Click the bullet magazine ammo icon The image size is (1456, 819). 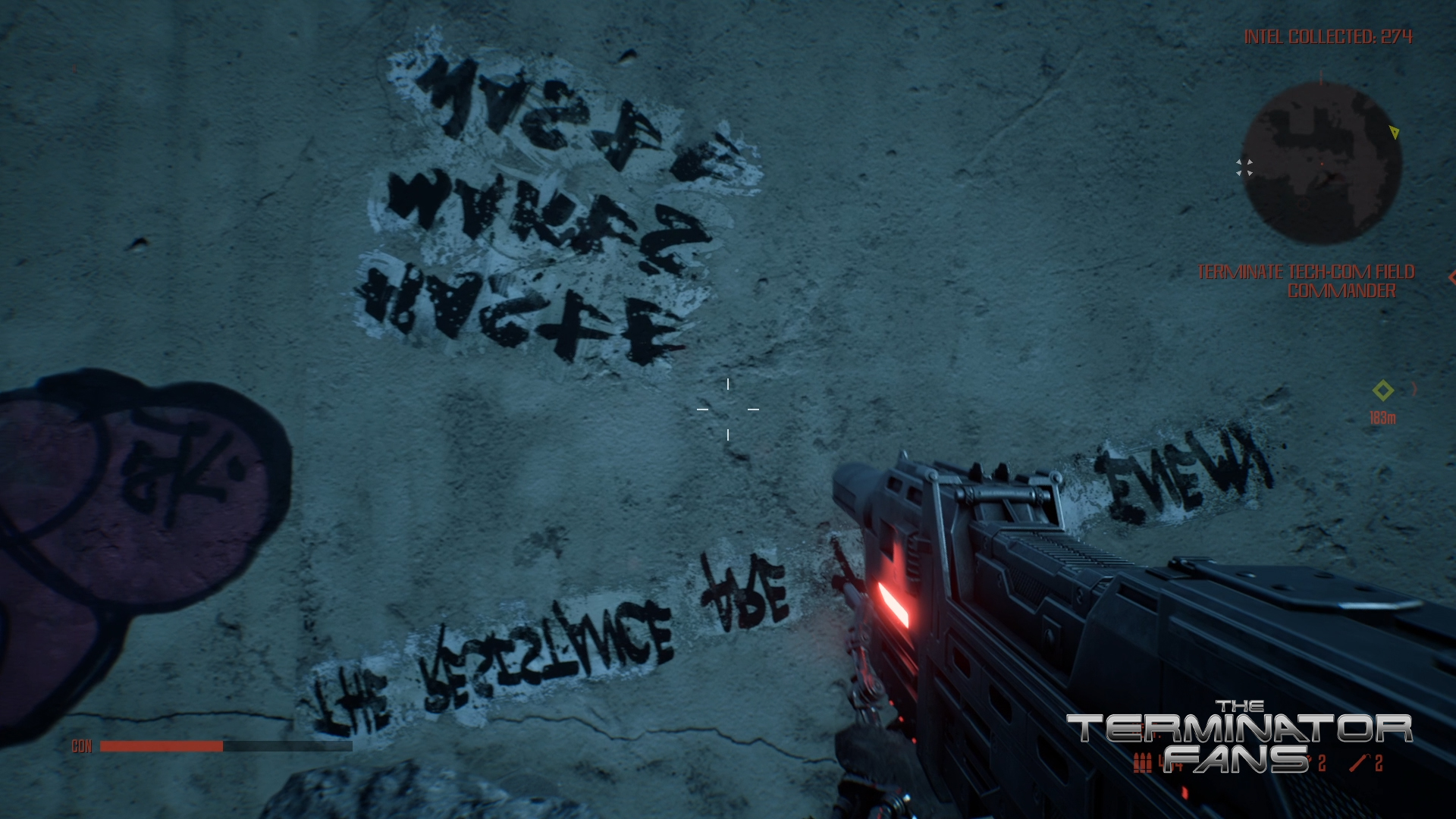(1142, 762)
